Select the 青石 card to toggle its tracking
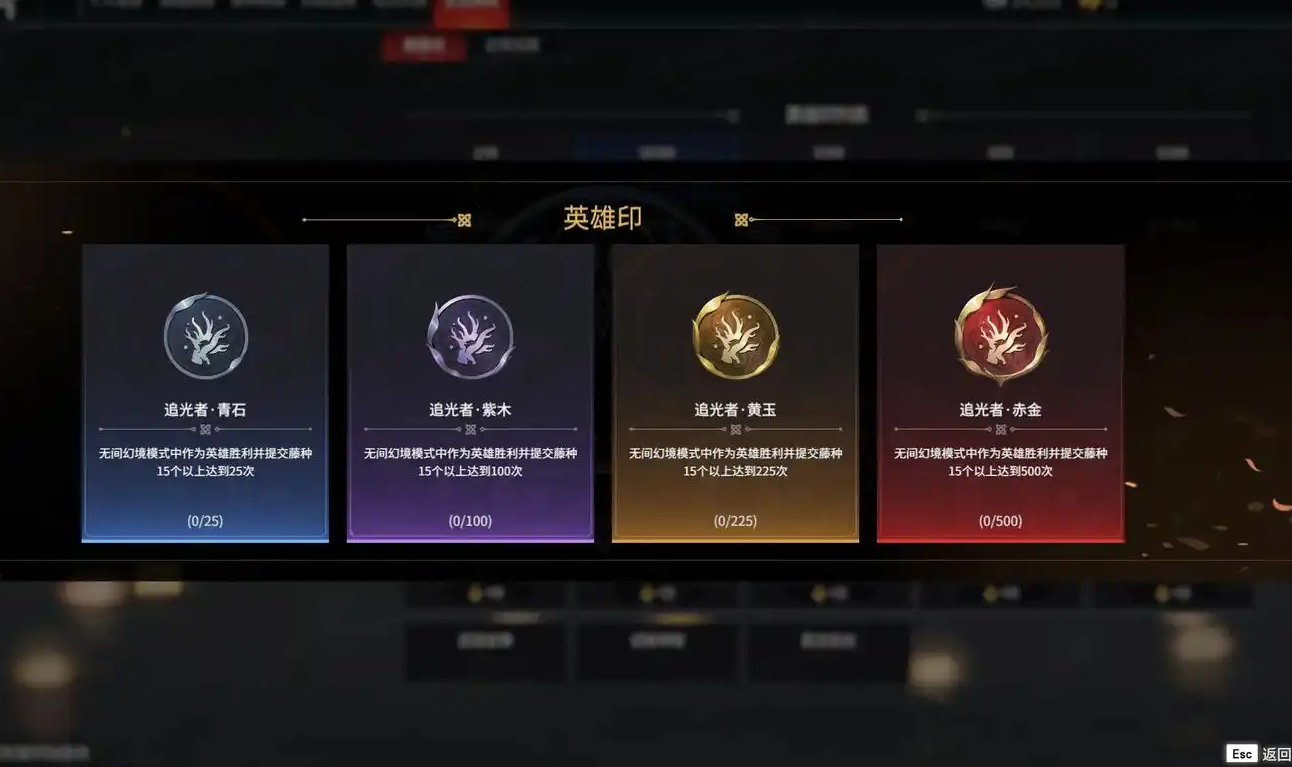The width and height of the screenshot is (1292, 767). point(205,392)
